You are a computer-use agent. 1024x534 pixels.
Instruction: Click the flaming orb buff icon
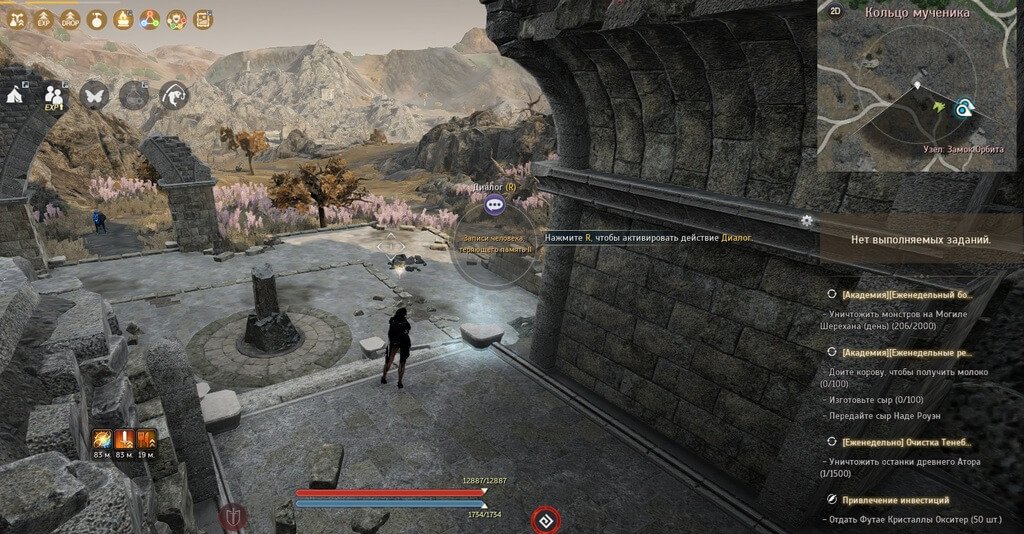[102, 439]
